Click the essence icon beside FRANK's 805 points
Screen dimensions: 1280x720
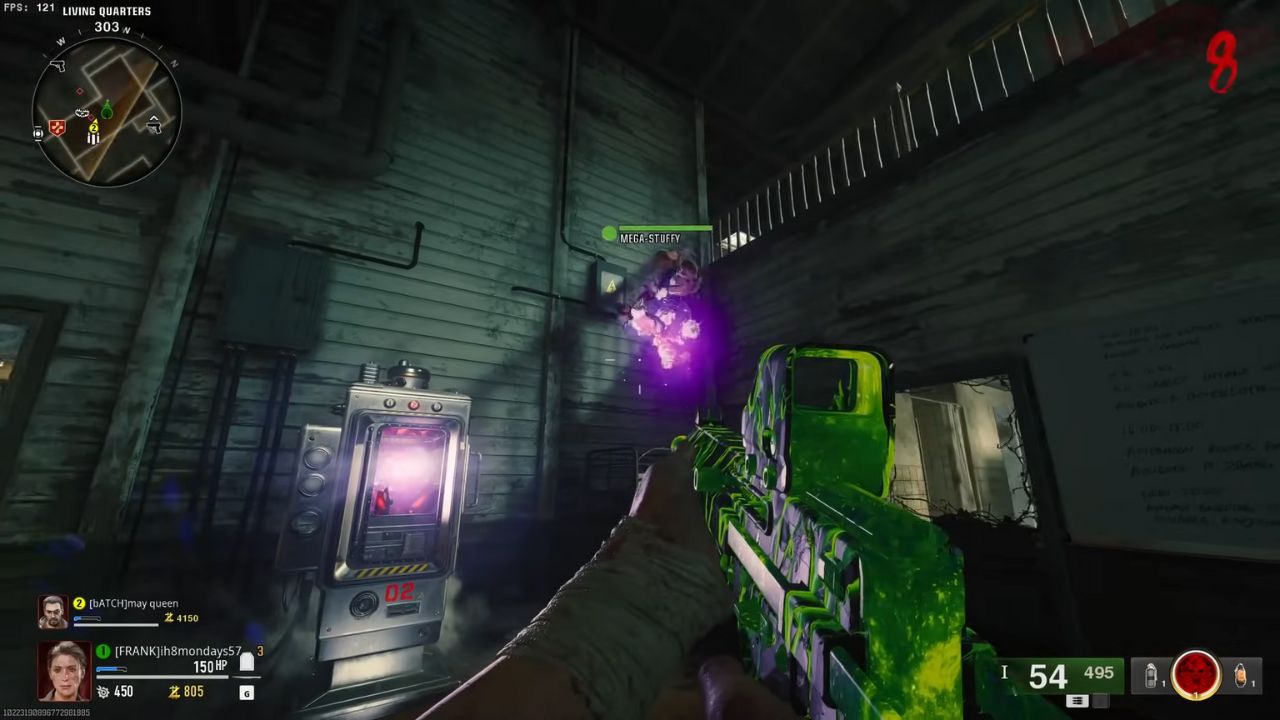175,691
